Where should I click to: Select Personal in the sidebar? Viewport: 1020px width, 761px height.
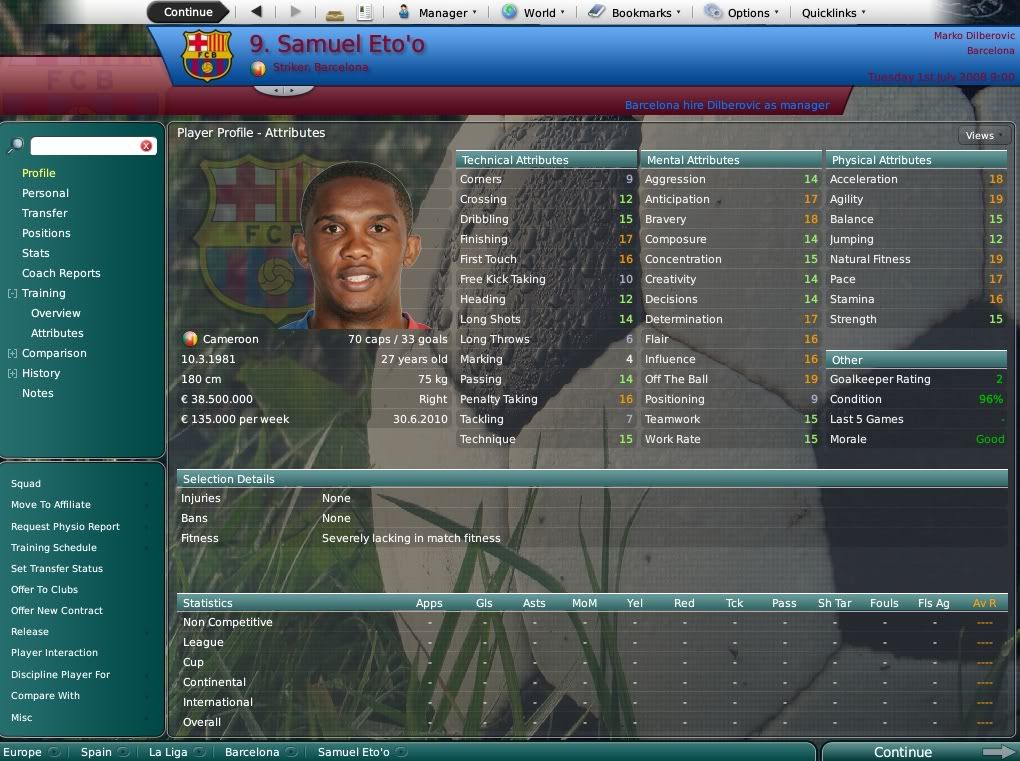pyautogui.click(x=45, y=193)
